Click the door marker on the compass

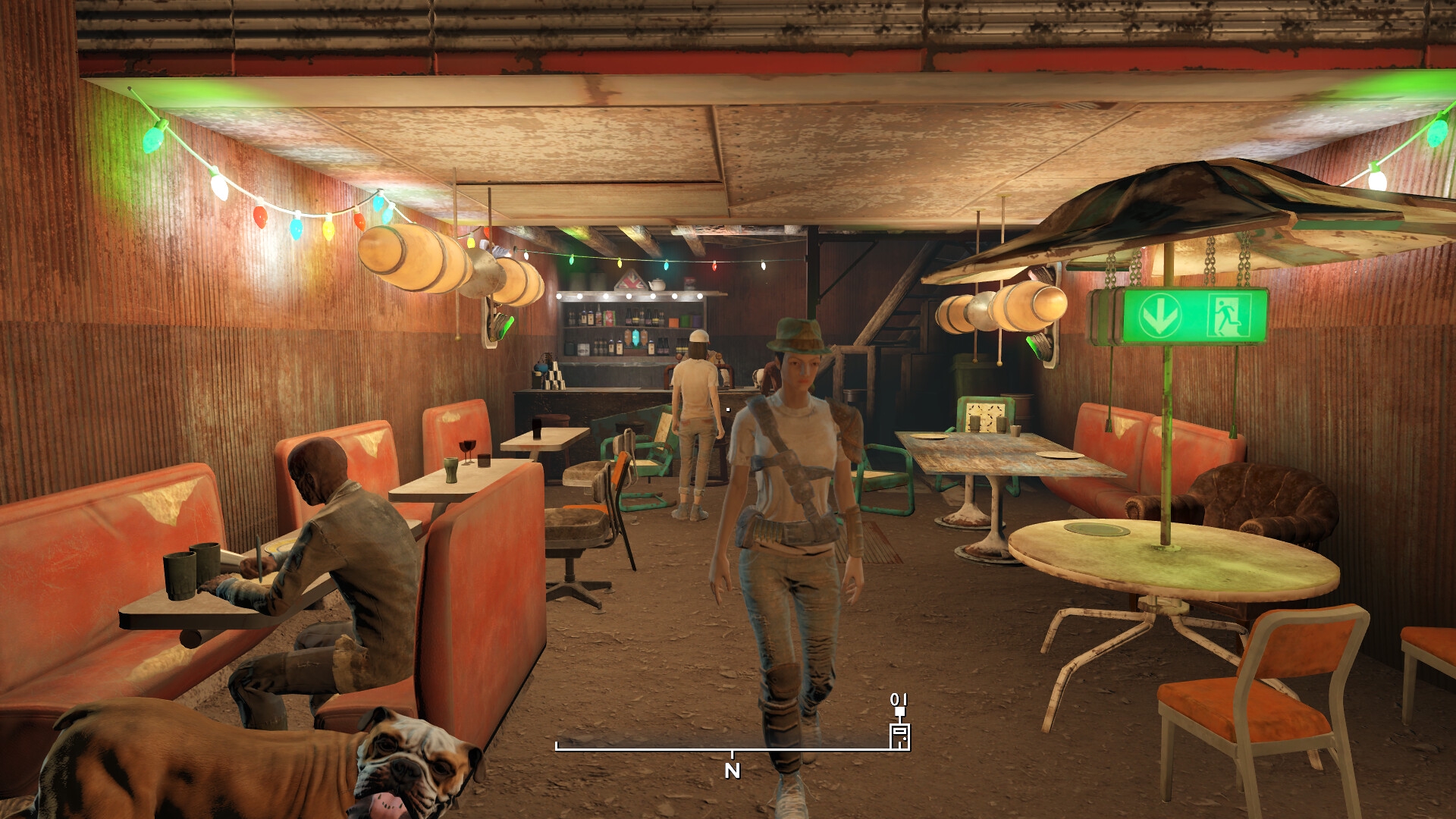pos(899,735)
